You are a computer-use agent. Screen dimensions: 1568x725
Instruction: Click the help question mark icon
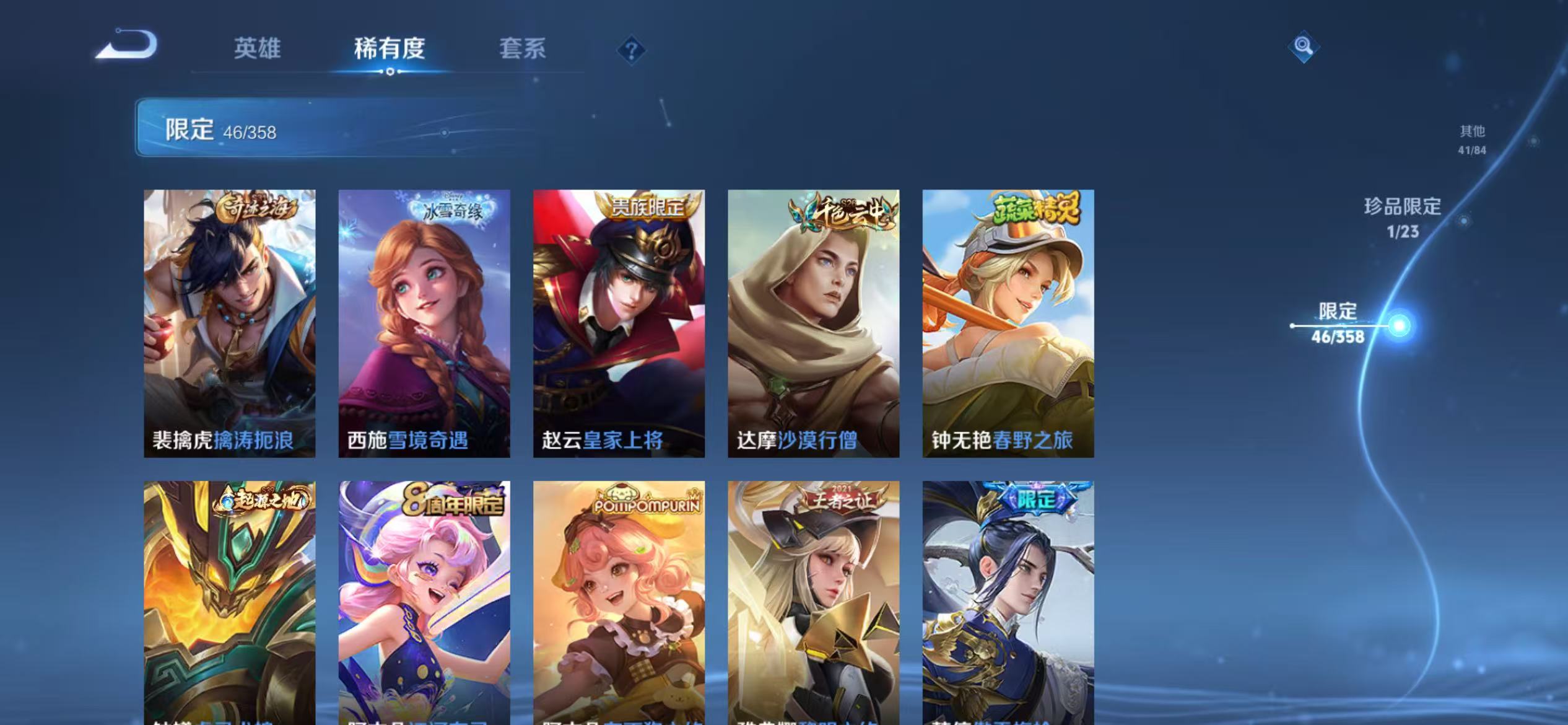[x=632, y=50]
